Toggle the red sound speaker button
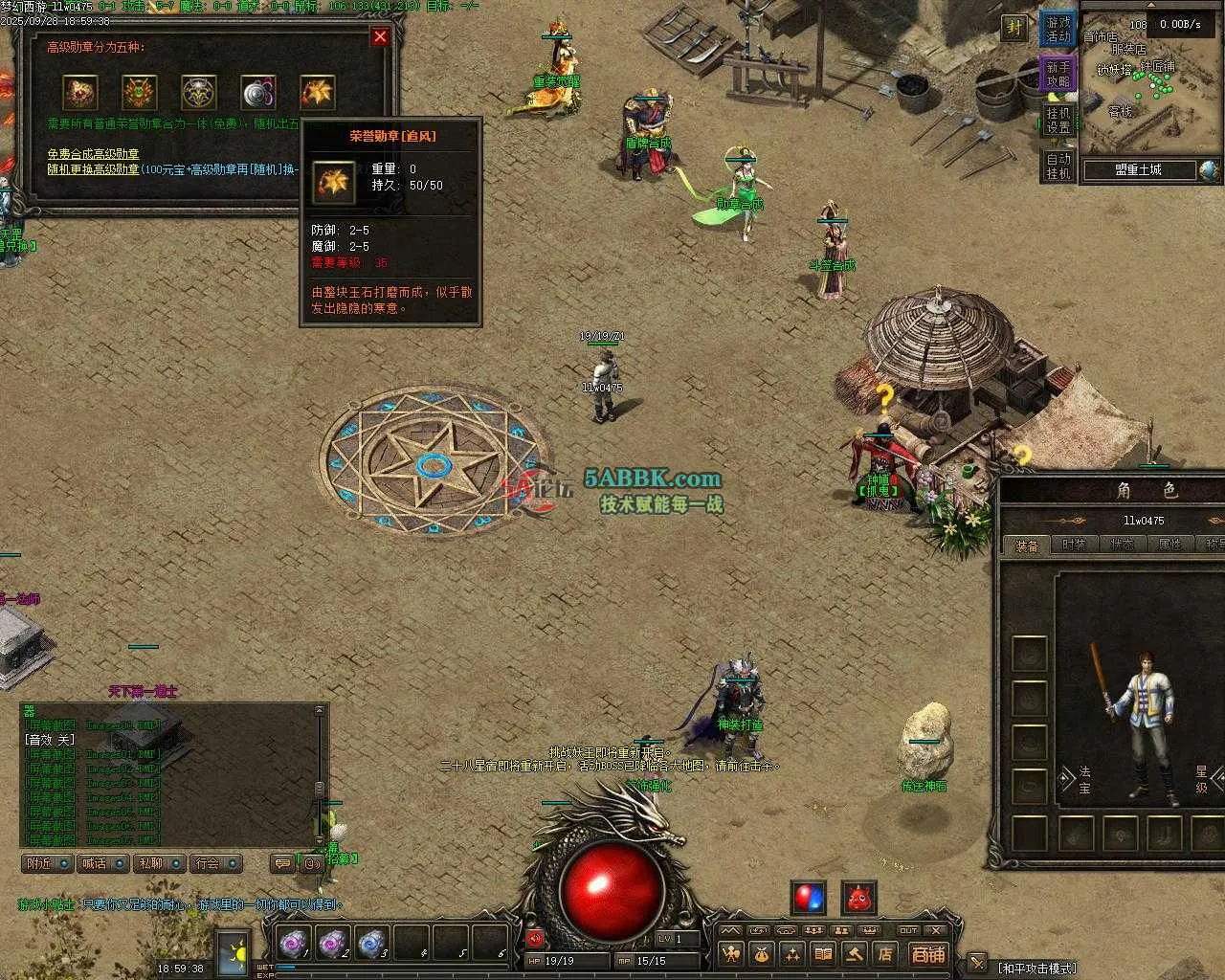The width and height of the screenshot is (1225, 980). tap(534, 939)
